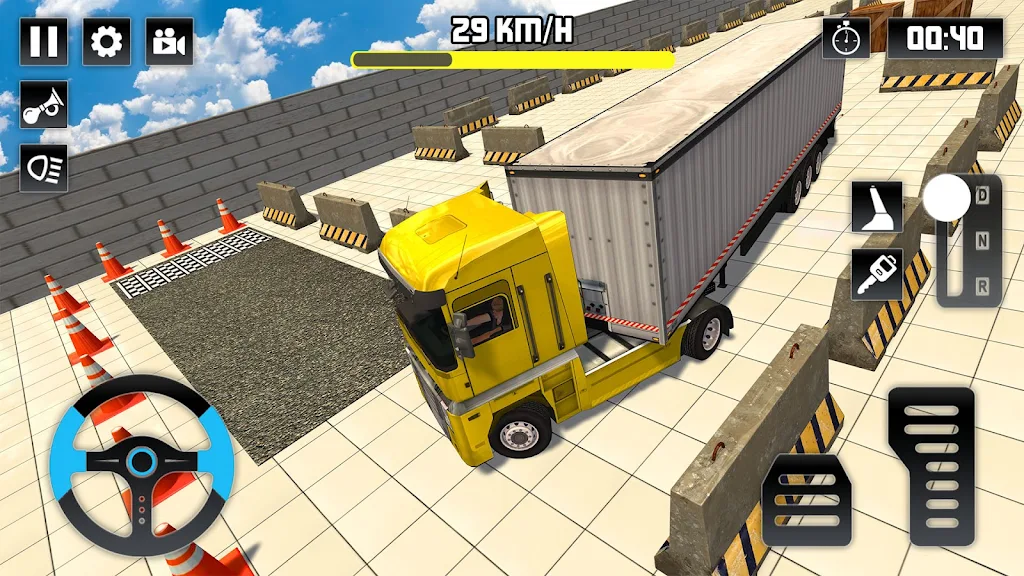Click the ignition key button
Viewport: 1024px width, 576px height.
point(877,274)
